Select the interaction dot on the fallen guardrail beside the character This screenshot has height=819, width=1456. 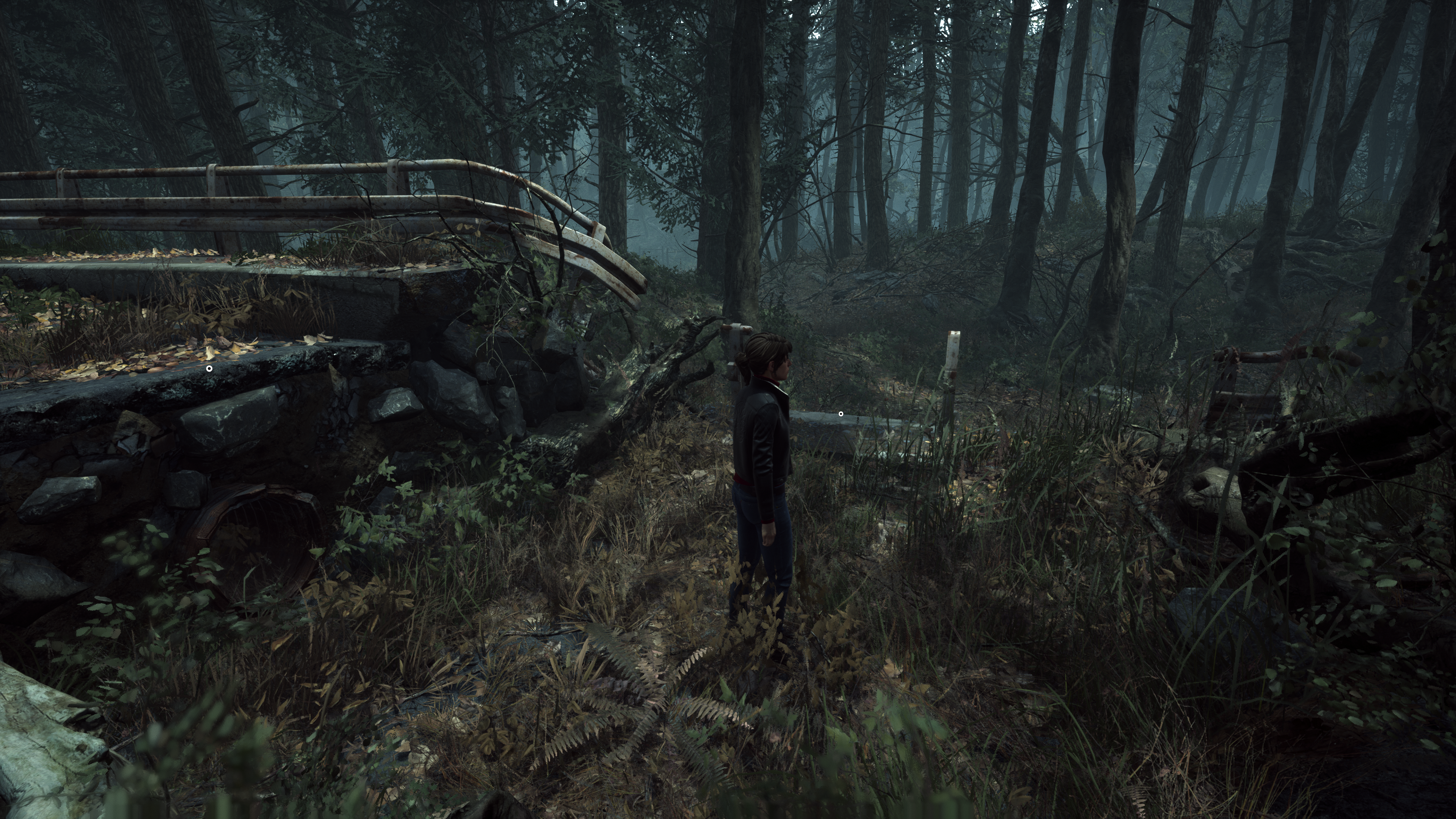[841, 414]
